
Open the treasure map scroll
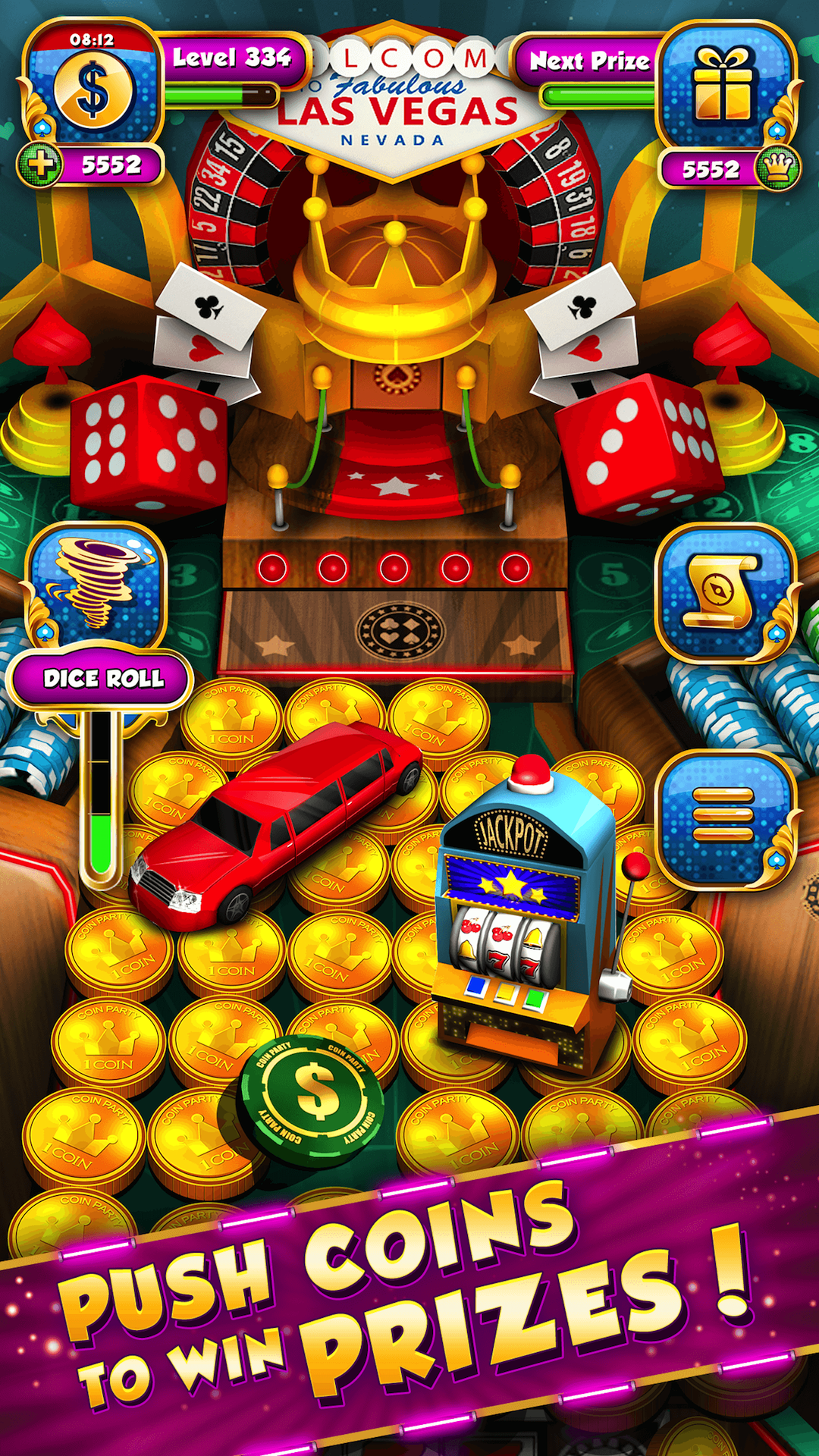723,591
